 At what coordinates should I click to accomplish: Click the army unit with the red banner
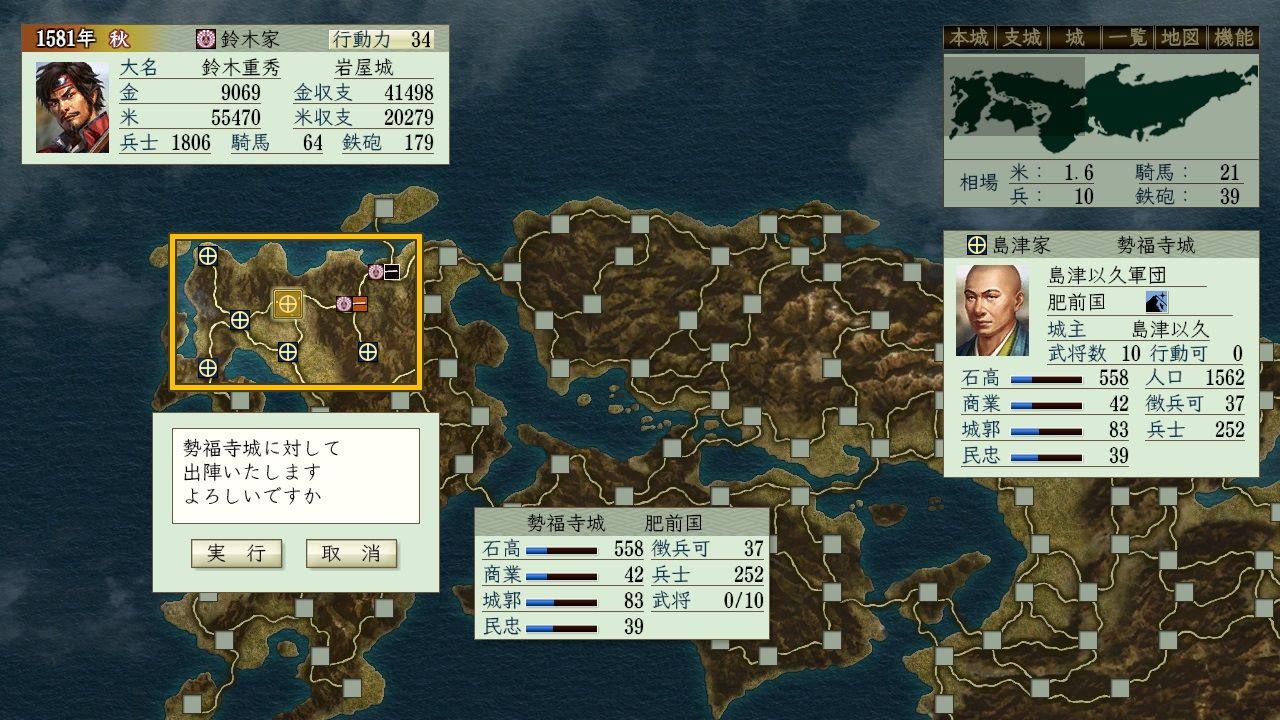pyautogui.click(x=352, y=304)
